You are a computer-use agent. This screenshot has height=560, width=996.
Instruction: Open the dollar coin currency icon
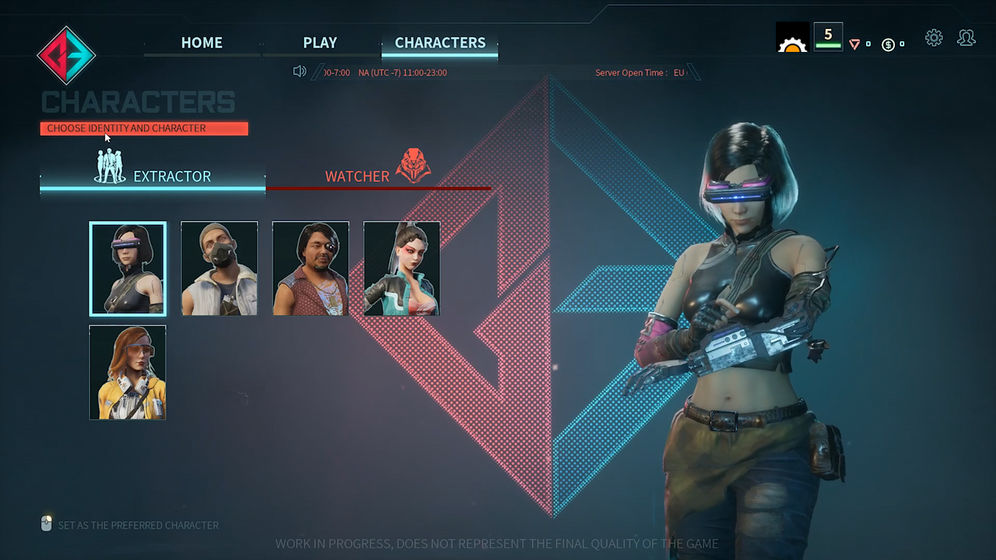[x=888, y=45]
